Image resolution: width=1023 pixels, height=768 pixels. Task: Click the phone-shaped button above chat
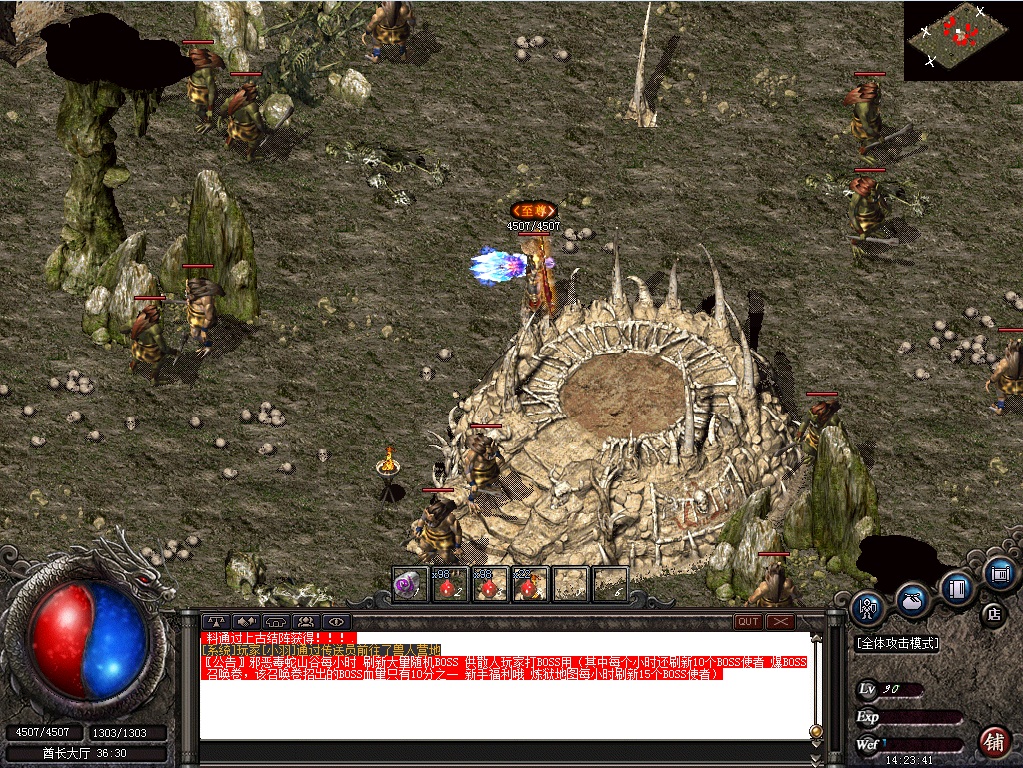(x=276, y=621)
